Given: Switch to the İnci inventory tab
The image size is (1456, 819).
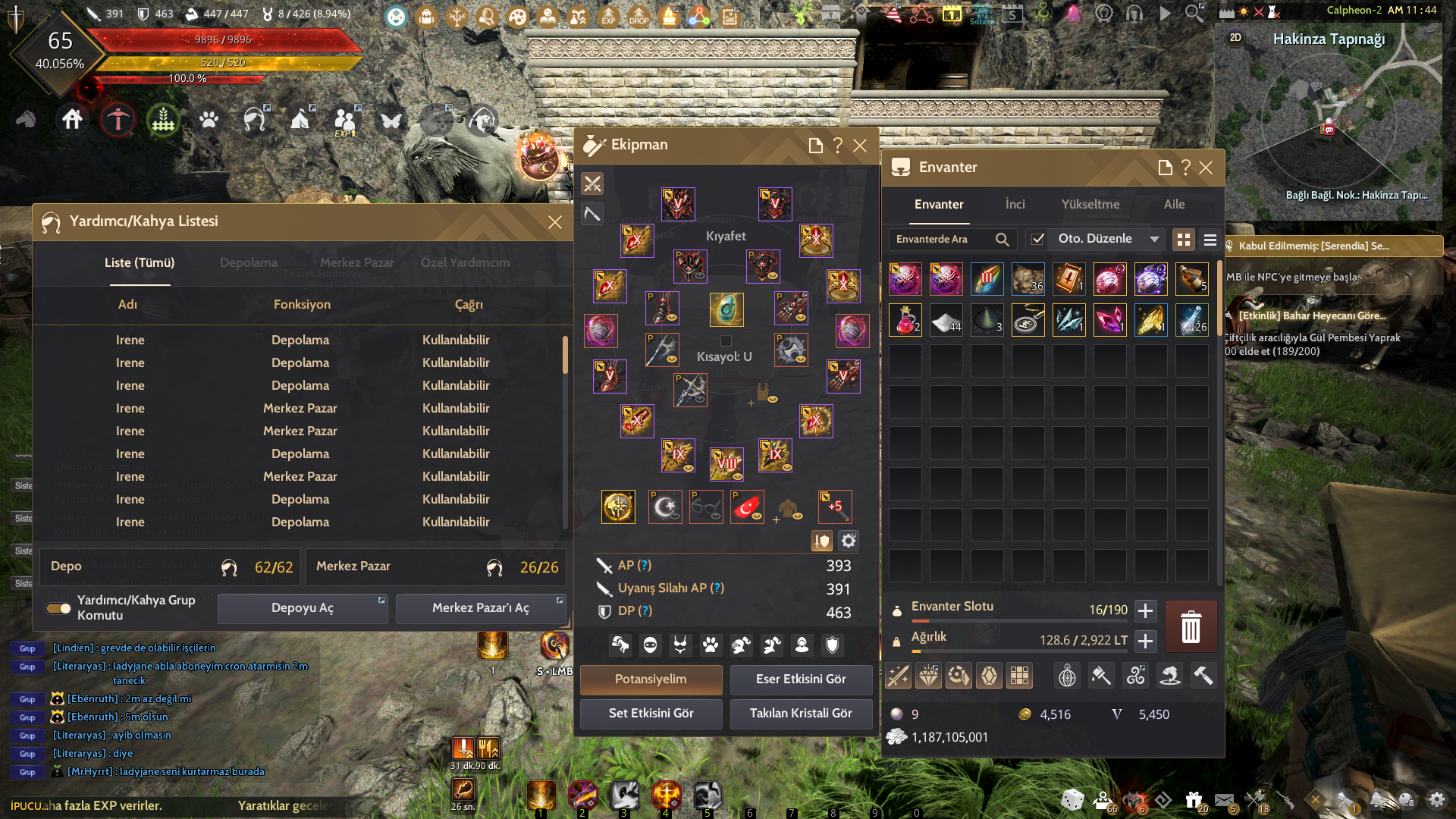Looking at the screenshot, I should pyautogui.click(x=1015, y=205).
